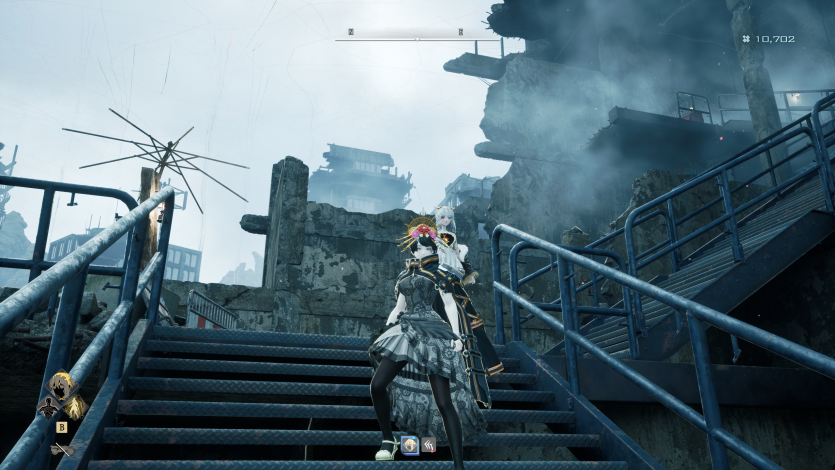Viewport: 835px width, 470px height.
Task: Select the claw slash status icon
Action: click(429, 444)
